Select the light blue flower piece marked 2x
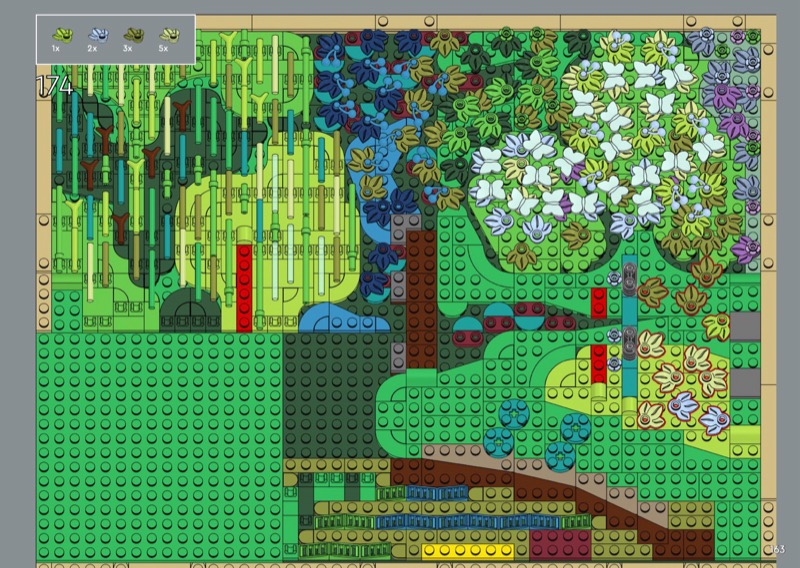This screenshot has width=800, height=568. point(96,35)
